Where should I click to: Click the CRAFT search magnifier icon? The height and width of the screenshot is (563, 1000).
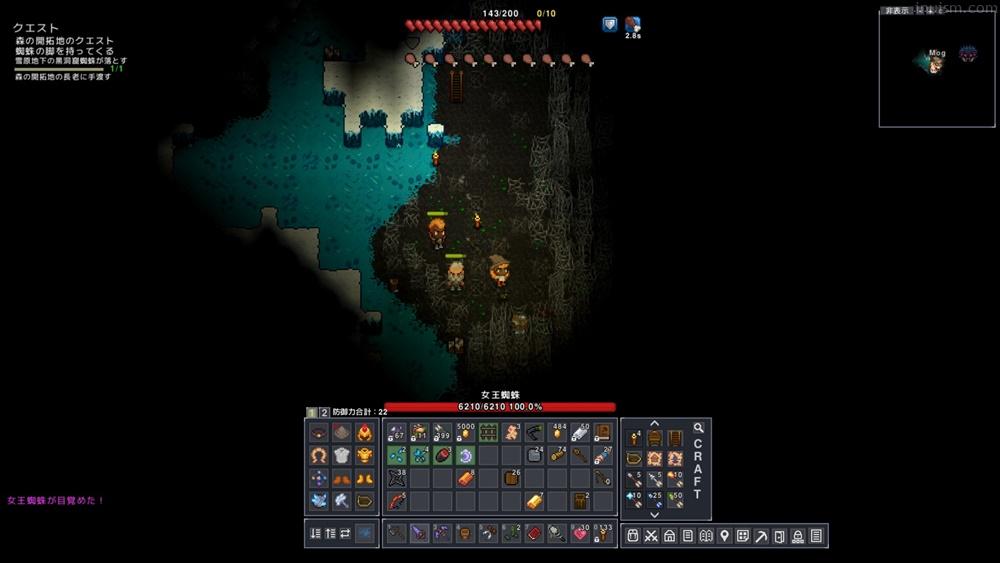click(x=698, y=428)
